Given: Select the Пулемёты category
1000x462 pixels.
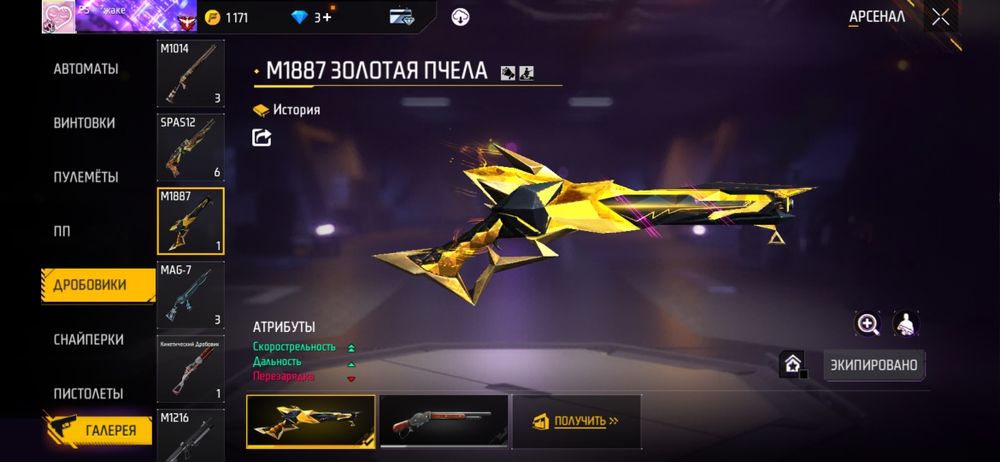Looking at the screenshot, I should pyautogui.click(x=86, y=177).
